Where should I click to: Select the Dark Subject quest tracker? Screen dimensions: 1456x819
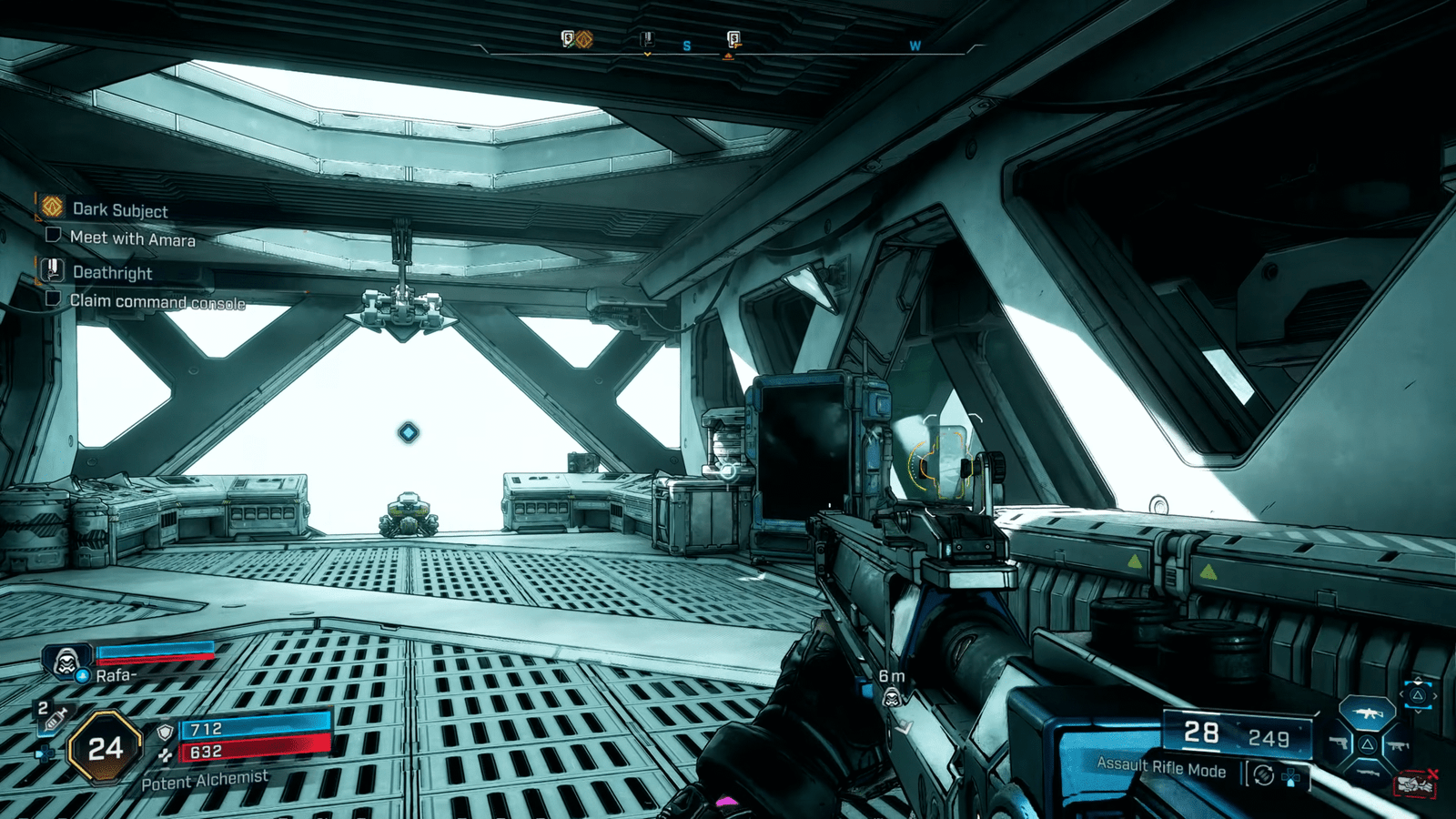(119, 209)
